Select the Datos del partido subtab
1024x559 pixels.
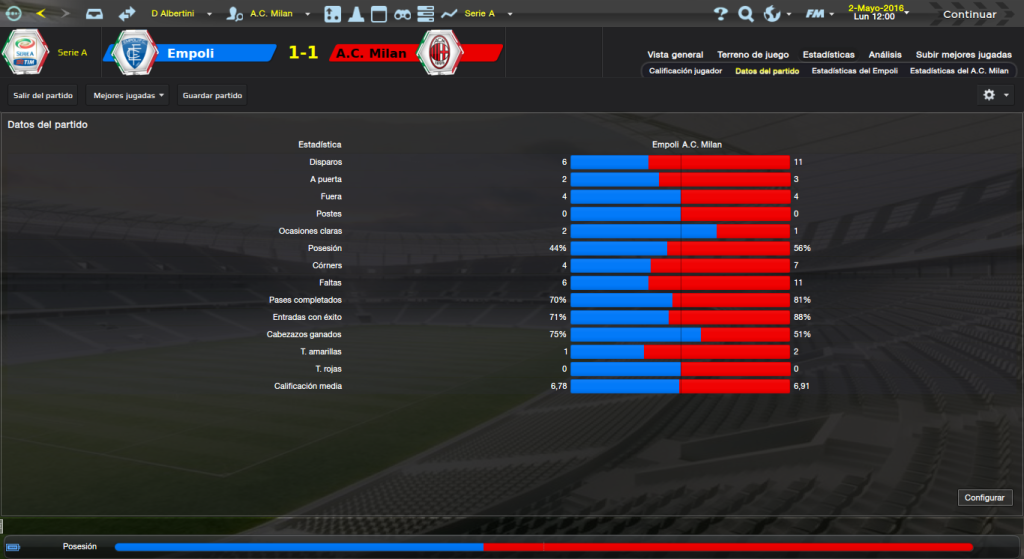pyautogui.click(x=766, y=72)
